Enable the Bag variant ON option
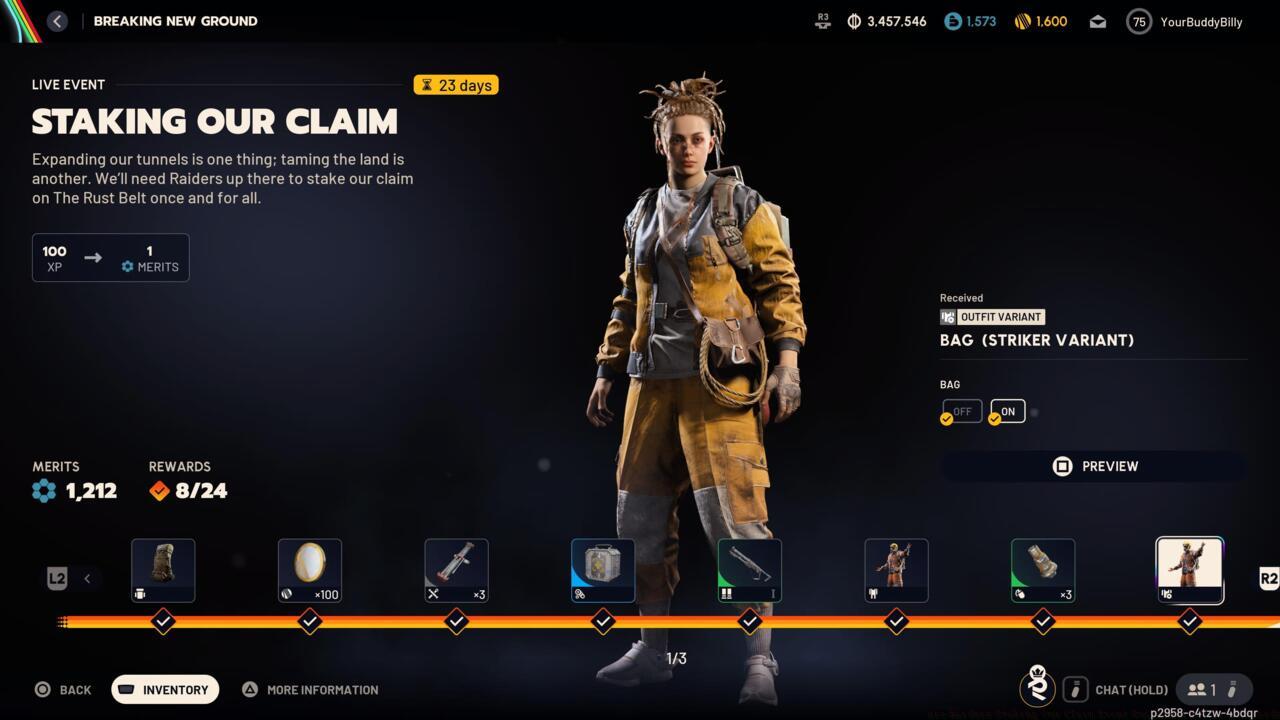The image size is (1280, 720). (x=1007, y=411)
